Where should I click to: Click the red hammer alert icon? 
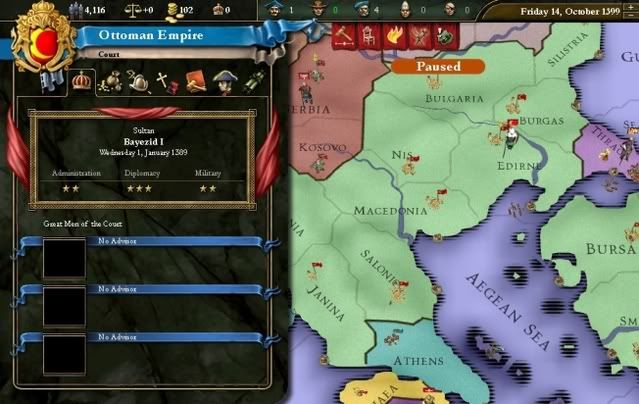coord(345,37)
